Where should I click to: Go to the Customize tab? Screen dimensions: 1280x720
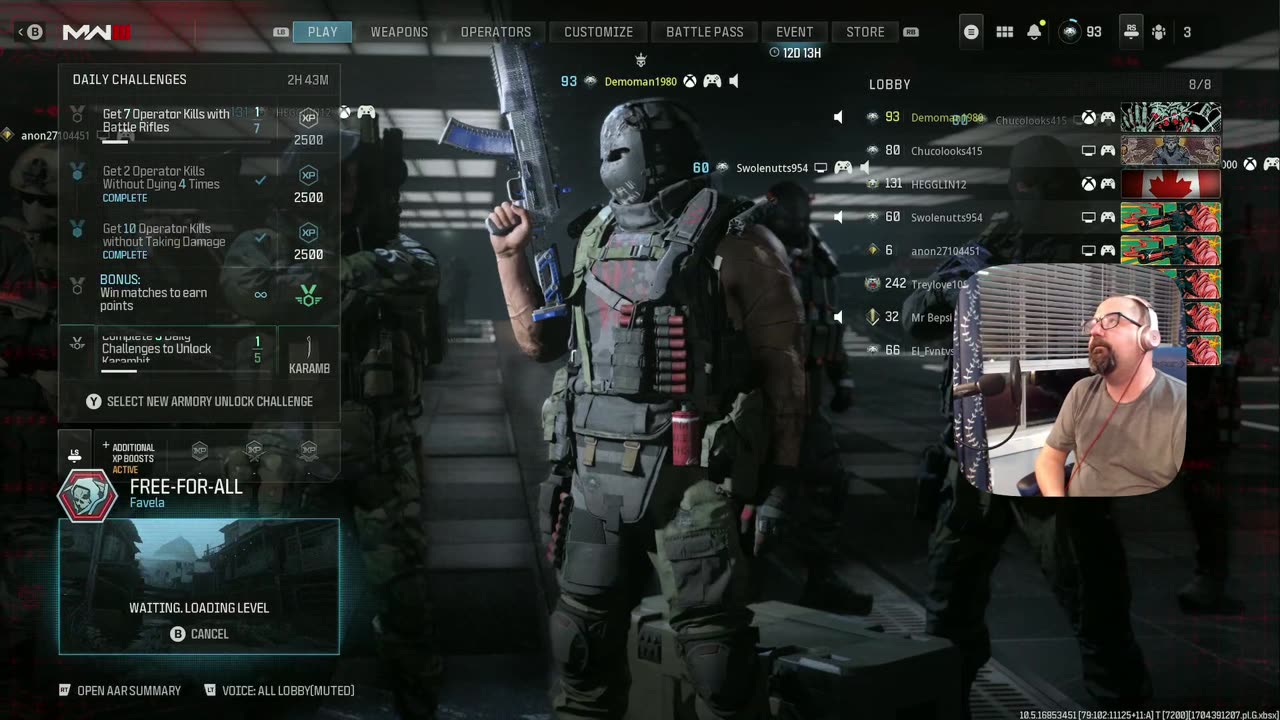(x=598, y=32)
